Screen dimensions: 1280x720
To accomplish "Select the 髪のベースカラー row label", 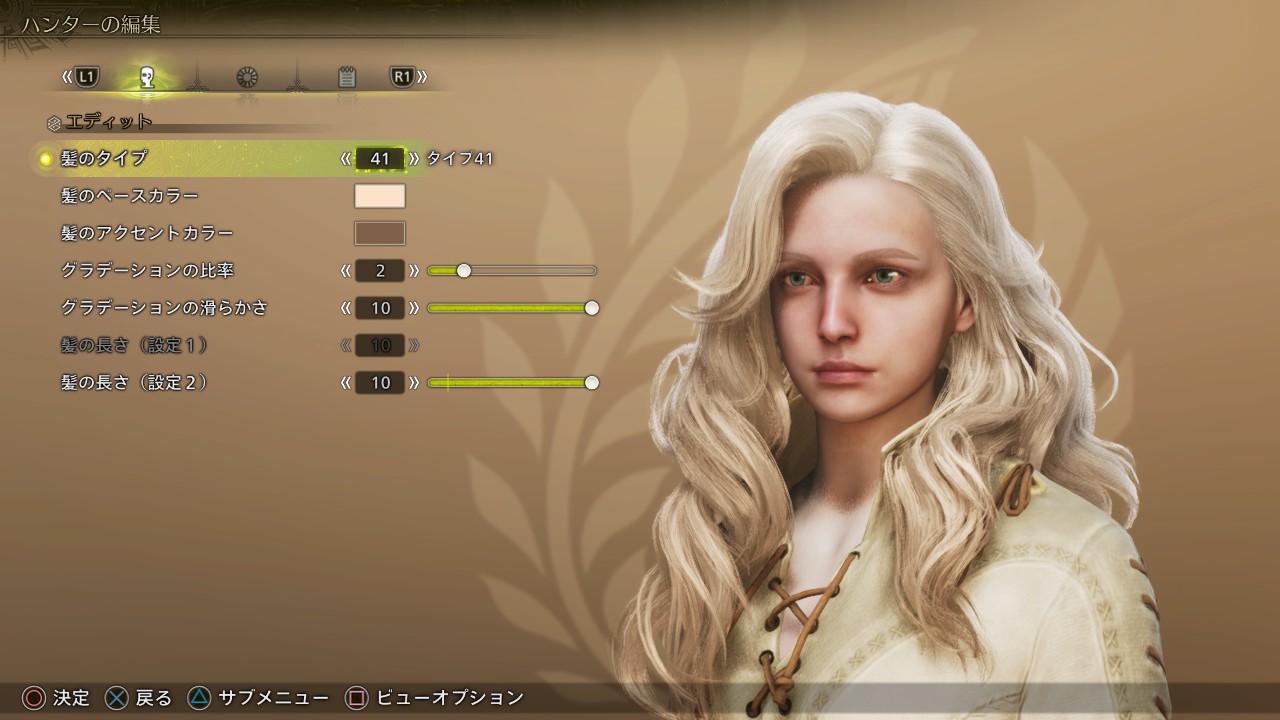I will 130,196.
